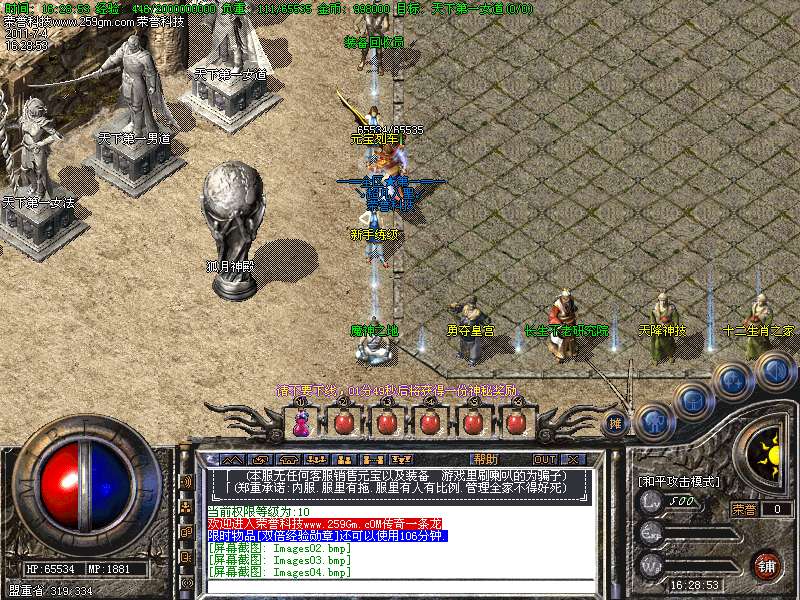The height and width of the screenshot is (600, 800).
Task: Toggle the sound speaker round button
Action: click(x=774, y=371)
